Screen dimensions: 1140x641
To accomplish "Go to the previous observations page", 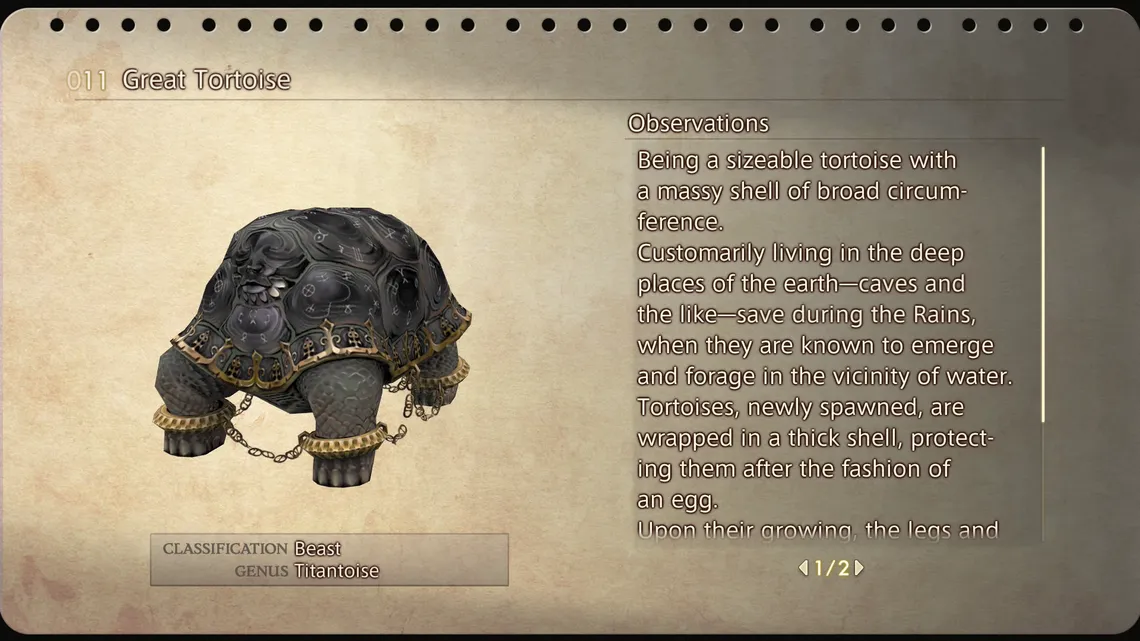I will (x=802, y=568).
